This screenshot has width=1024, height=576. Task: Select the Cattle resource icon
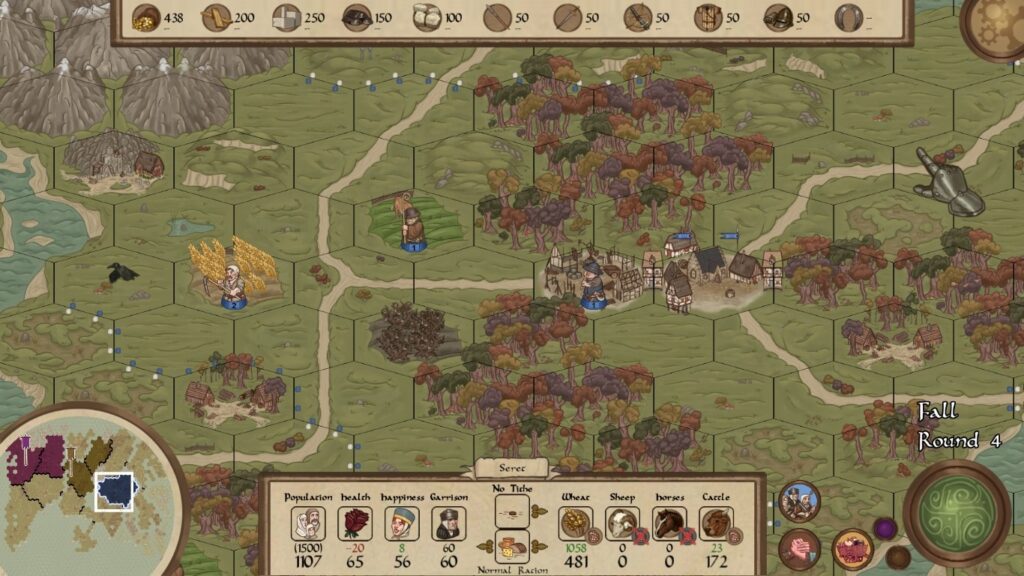pos(715,523)
